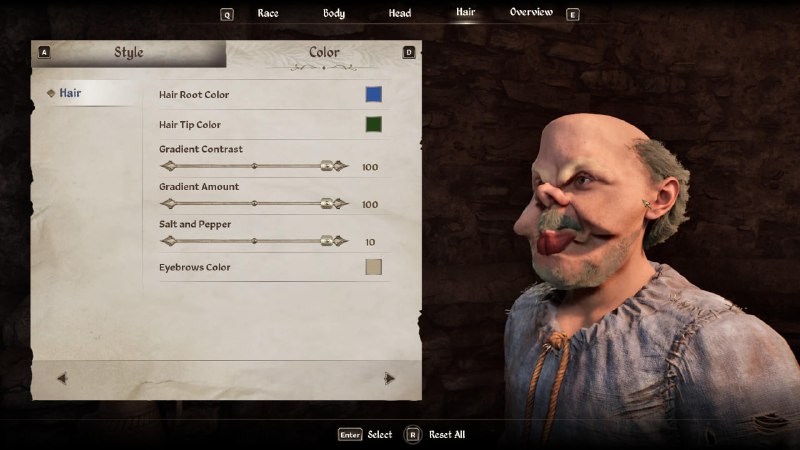Reset All appearance settings
The height and width of the screenshot is (450, 800).
tap(435, 435)
